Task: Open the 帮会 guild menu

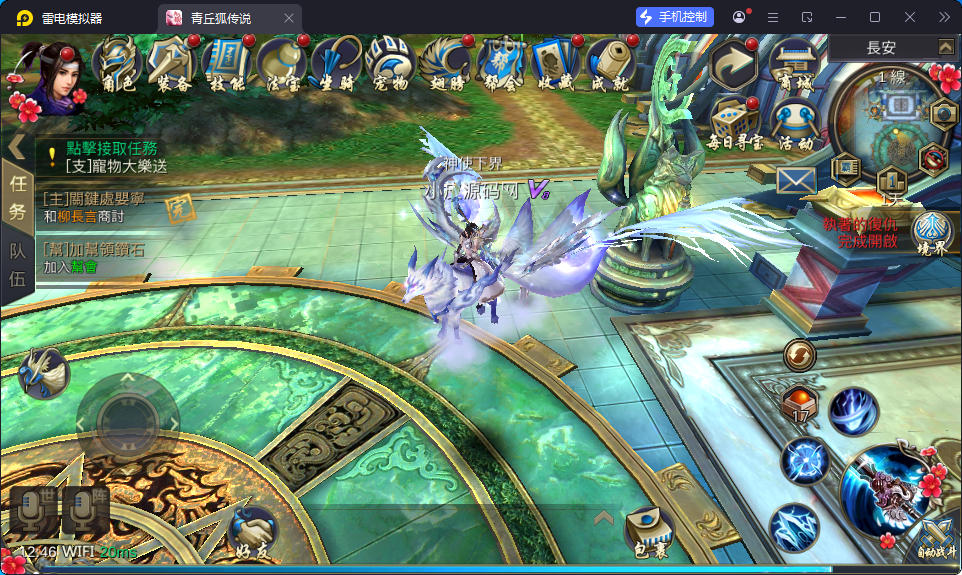Action: pos(500,65)
